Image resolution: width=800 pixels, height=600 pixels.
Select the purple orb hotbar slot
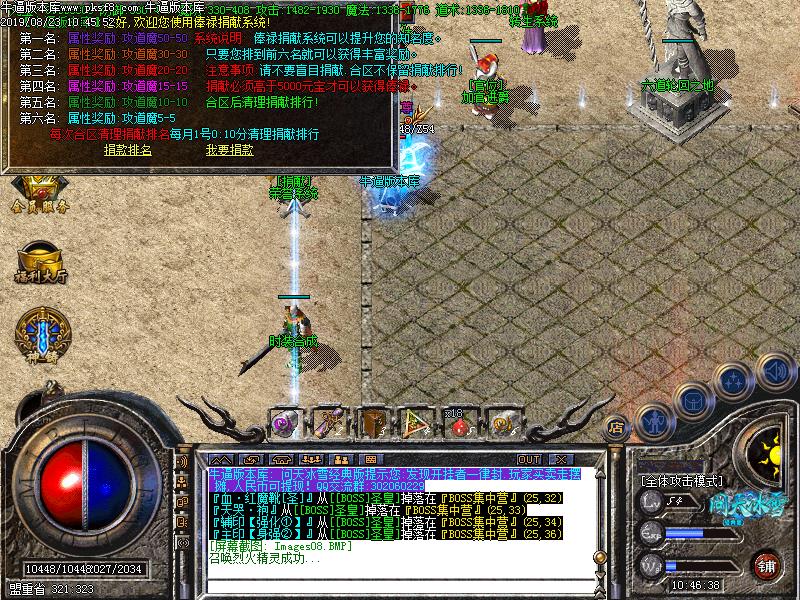tap(285, 423)
